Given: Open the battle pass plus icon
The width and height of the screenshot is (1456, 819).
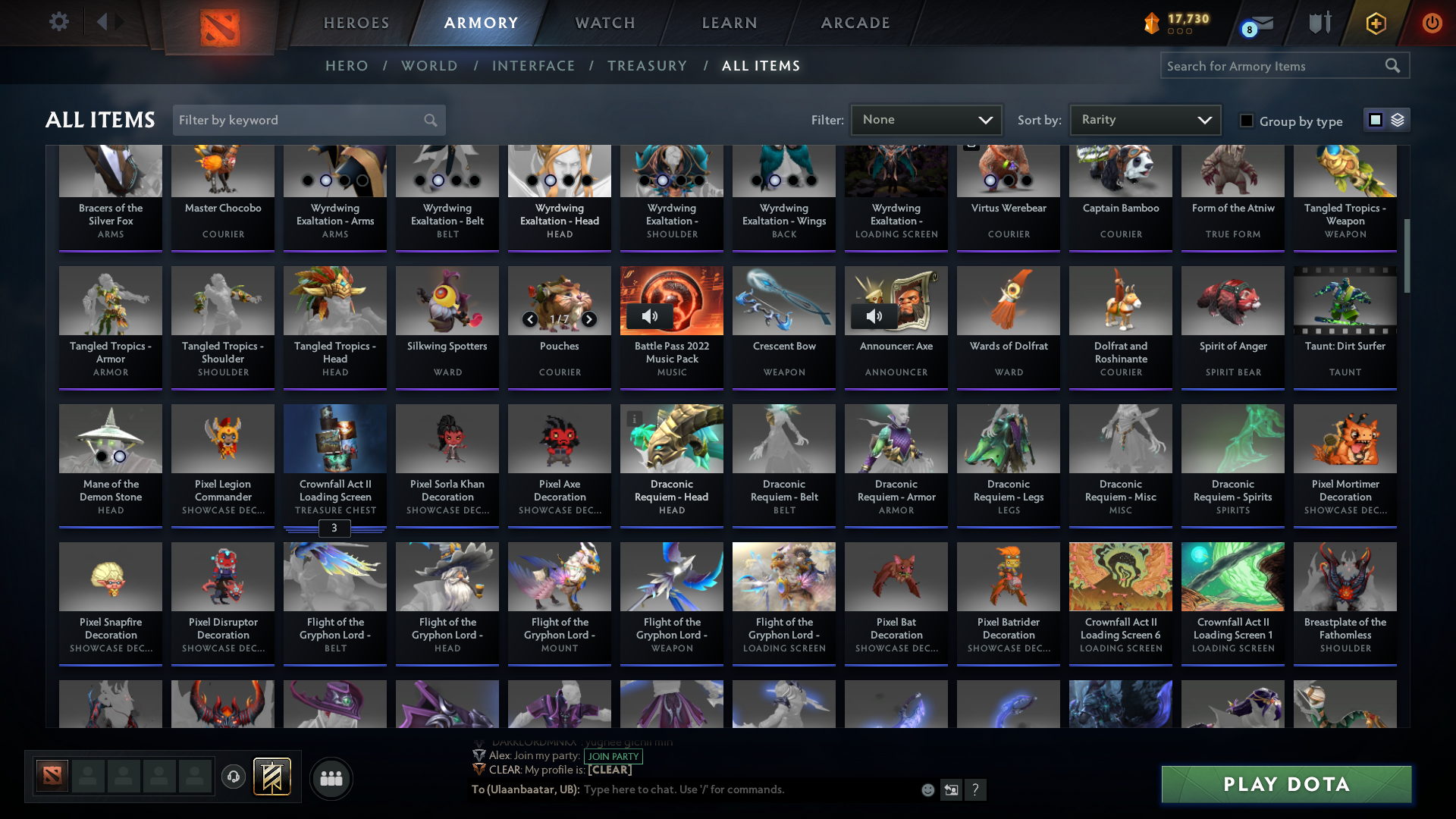Looking at the screenshot, I should click(x=1376, y=23).
